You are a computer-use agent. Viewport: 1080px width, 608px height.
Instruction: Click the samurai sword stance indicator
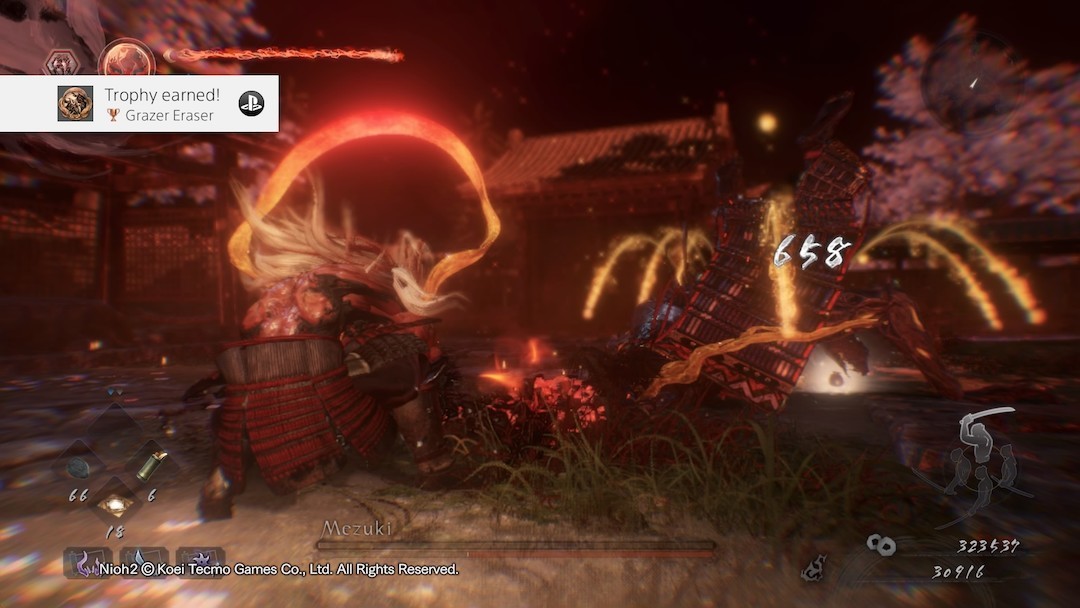pyautogui.click(x=983, y=458)
